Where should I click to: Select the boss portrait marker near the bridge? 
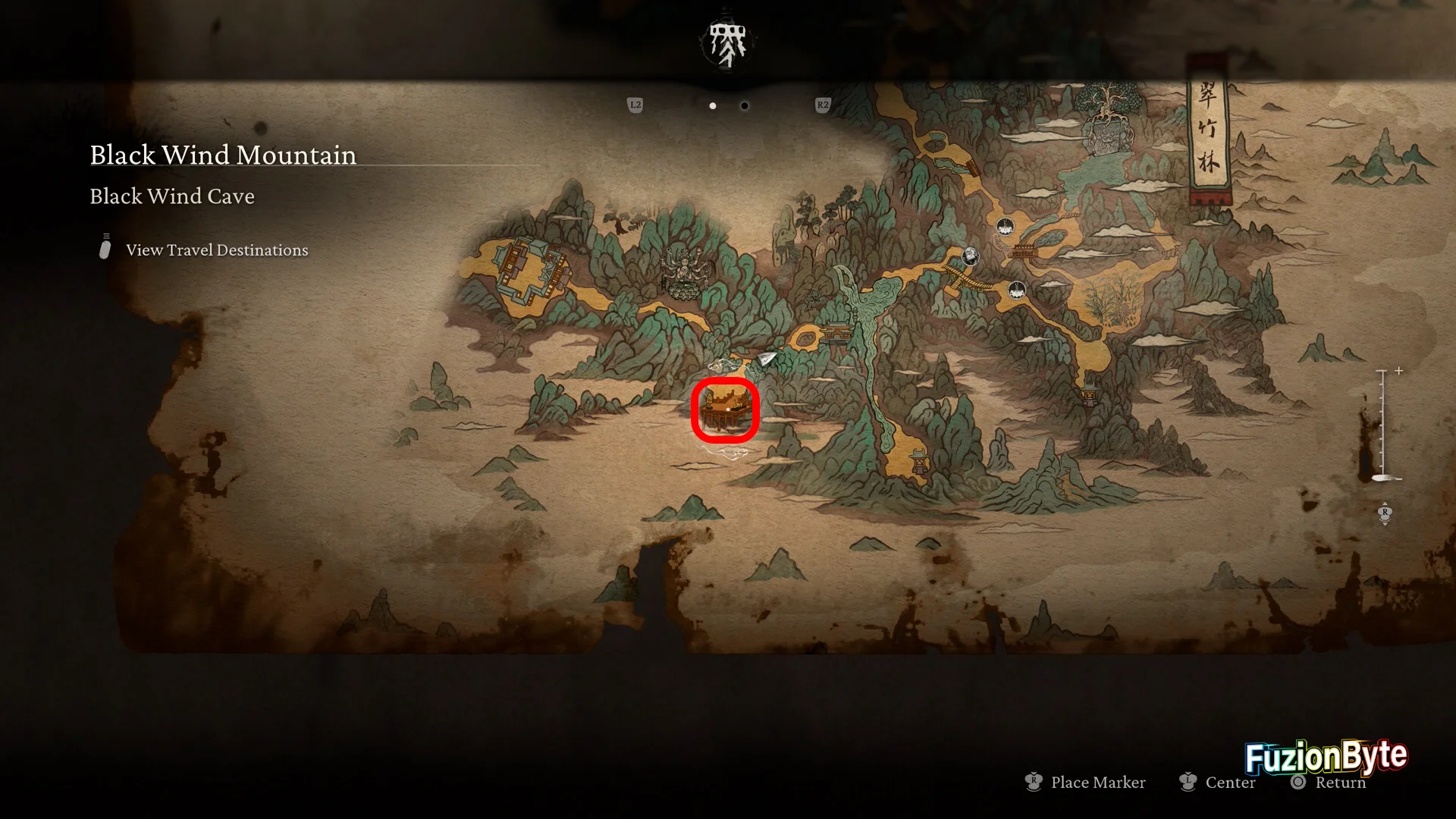point(970,256)
